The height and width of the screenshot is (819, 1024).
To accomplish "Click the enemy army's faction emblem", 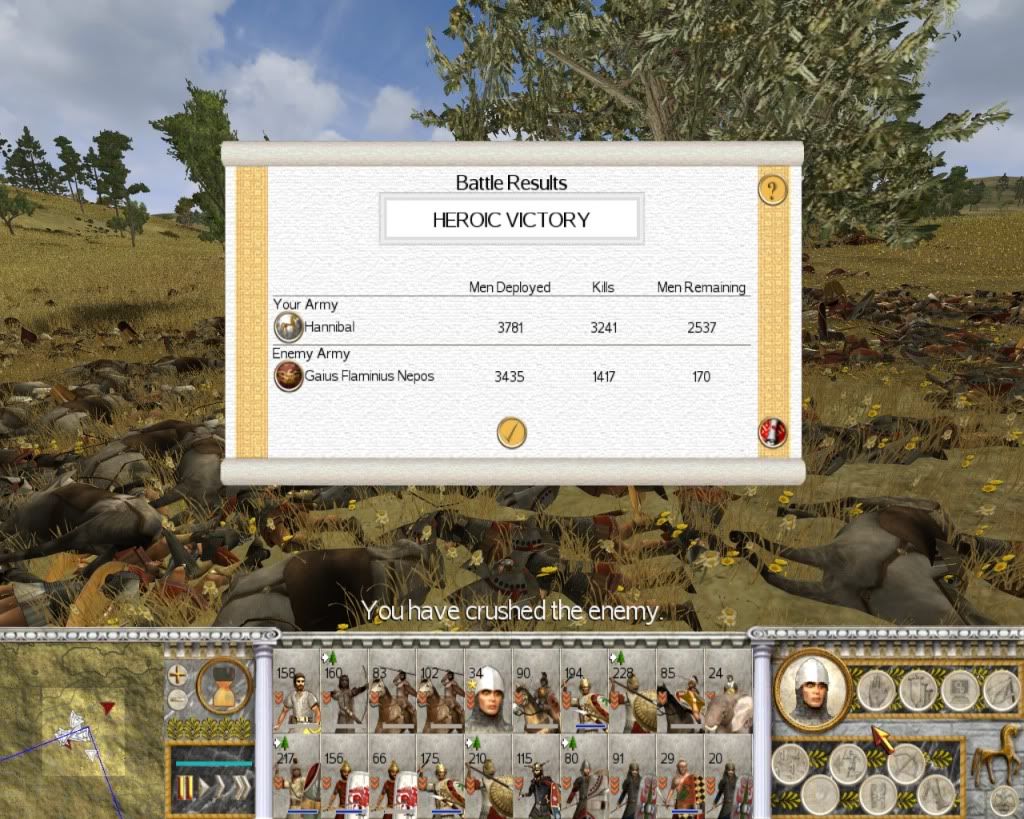I will pos(289,377).
